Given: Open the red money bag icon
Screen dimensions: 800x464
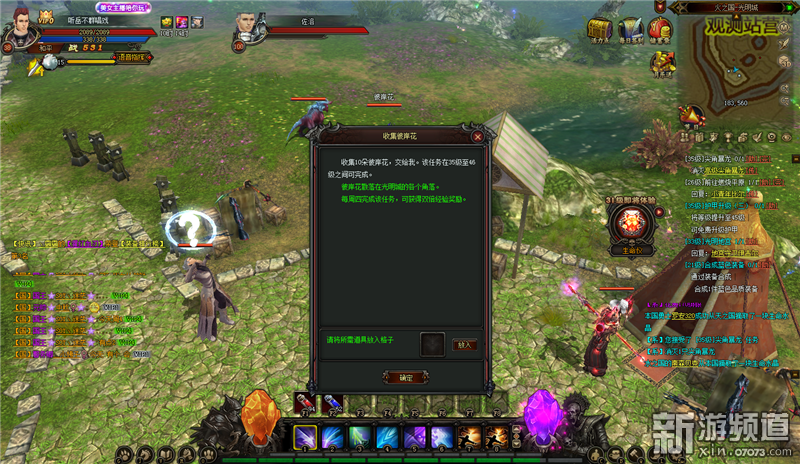Looking at the screenshot, I should click(660, 29).
